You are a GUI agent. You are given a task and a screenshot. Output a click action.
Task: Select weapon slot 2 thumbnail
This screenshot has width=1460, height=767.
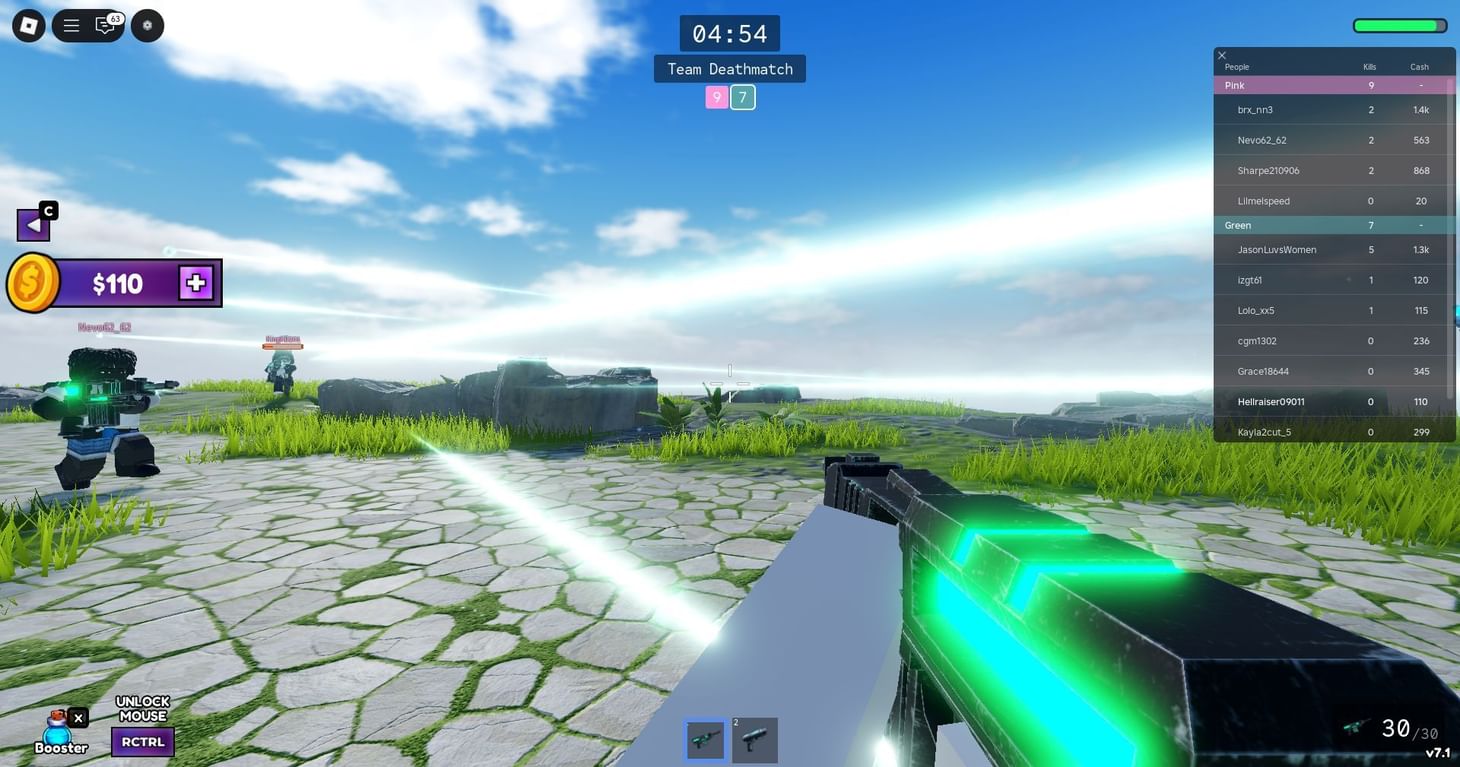click(755, 739)
